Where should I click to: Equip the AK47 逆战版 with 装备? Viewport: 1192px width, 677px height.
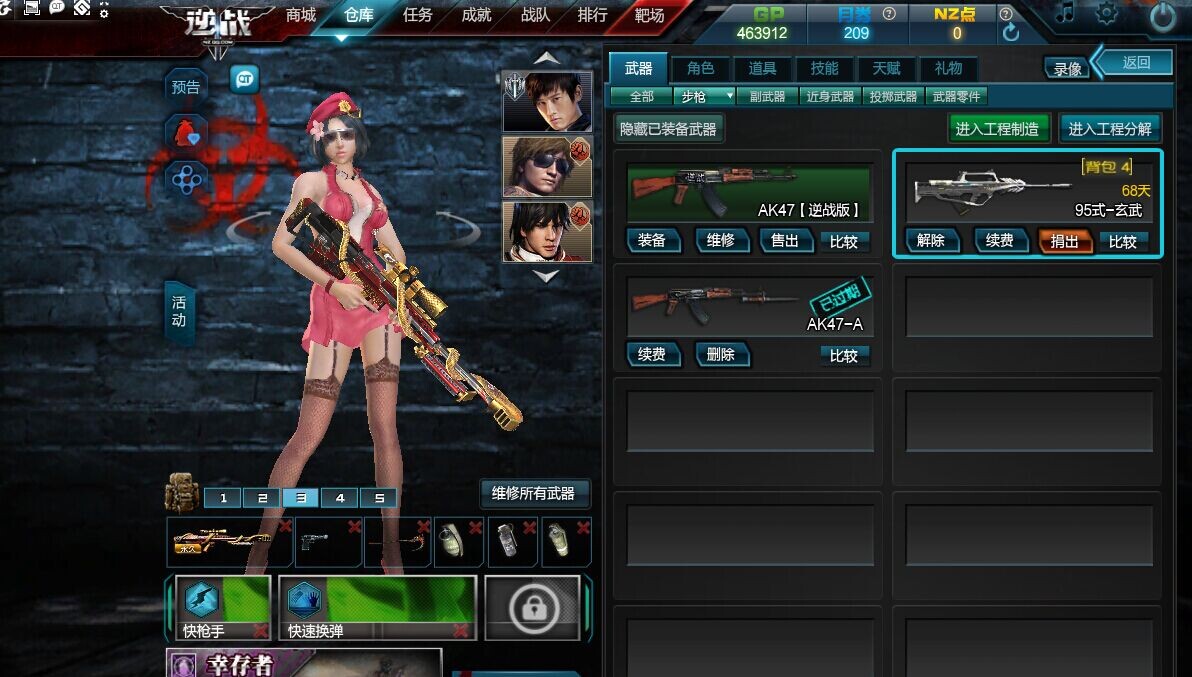[652, 241]
